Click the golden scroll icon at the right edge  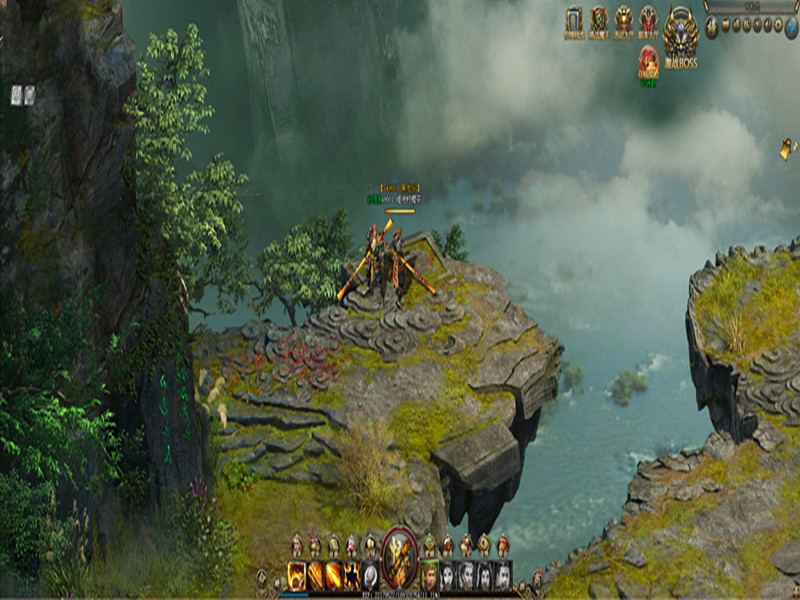[x=789, y=149]
